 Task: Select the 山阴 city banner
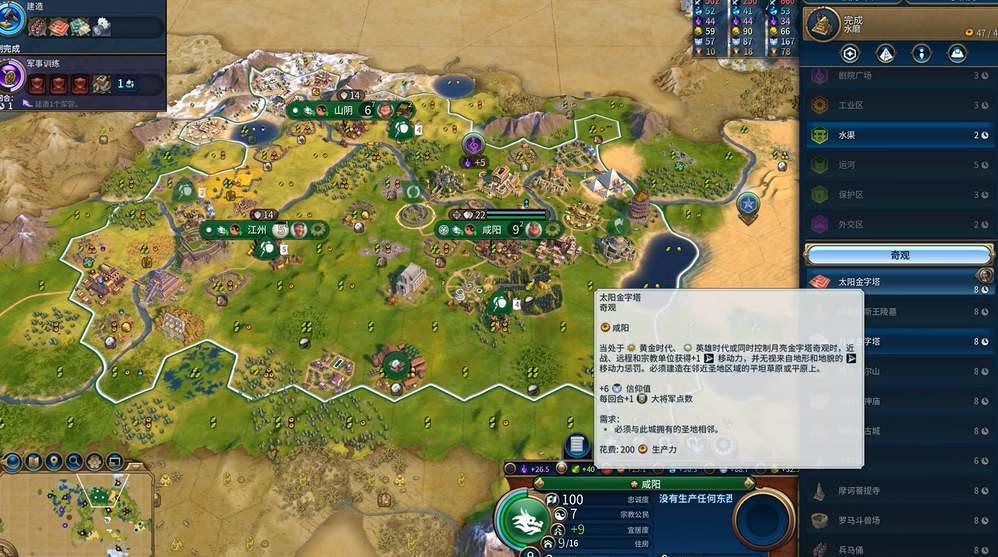pyautogui.click(x=344, y=110)
